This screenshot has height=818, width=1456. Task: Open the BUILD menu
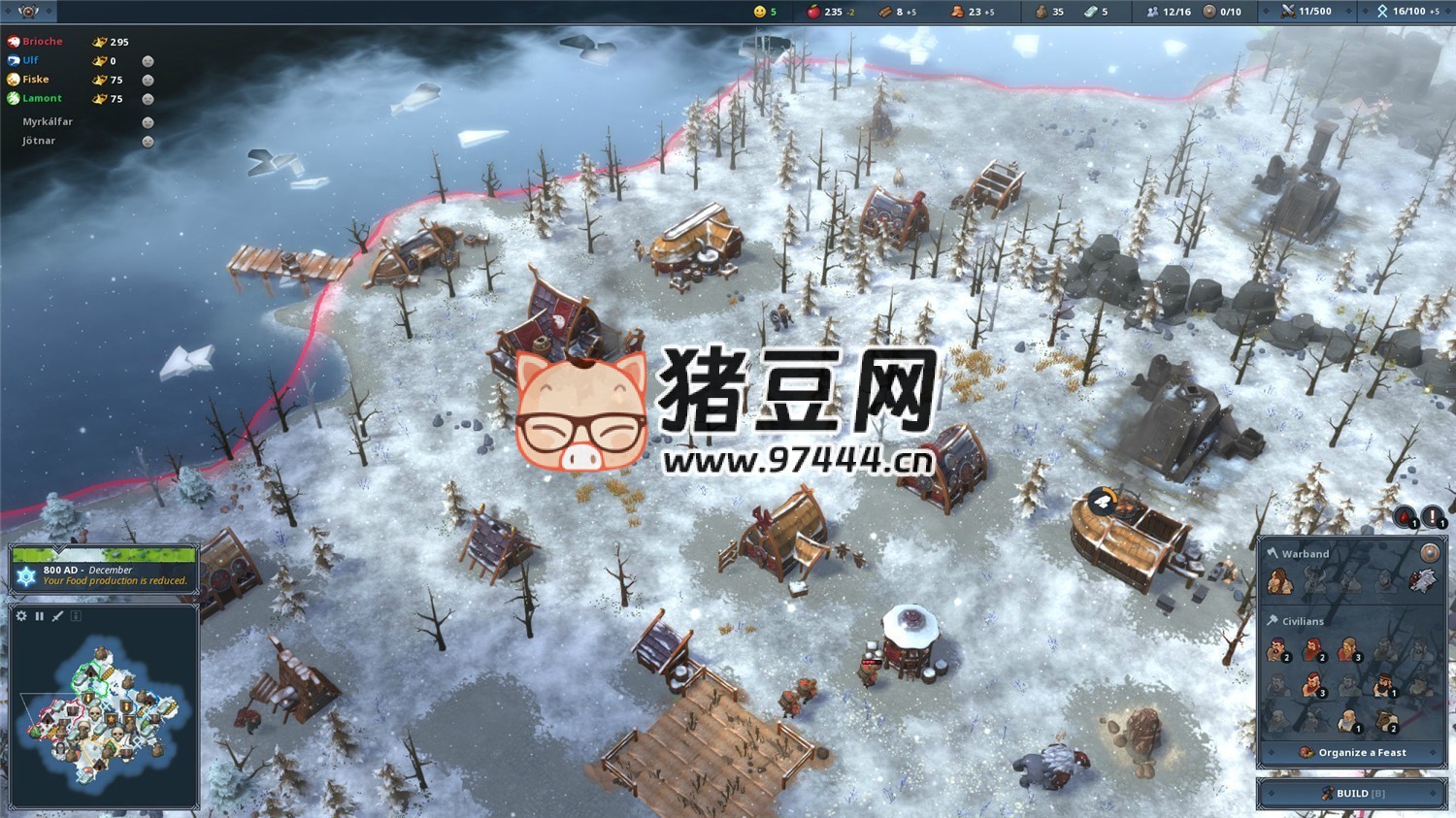click(1353, 793)
